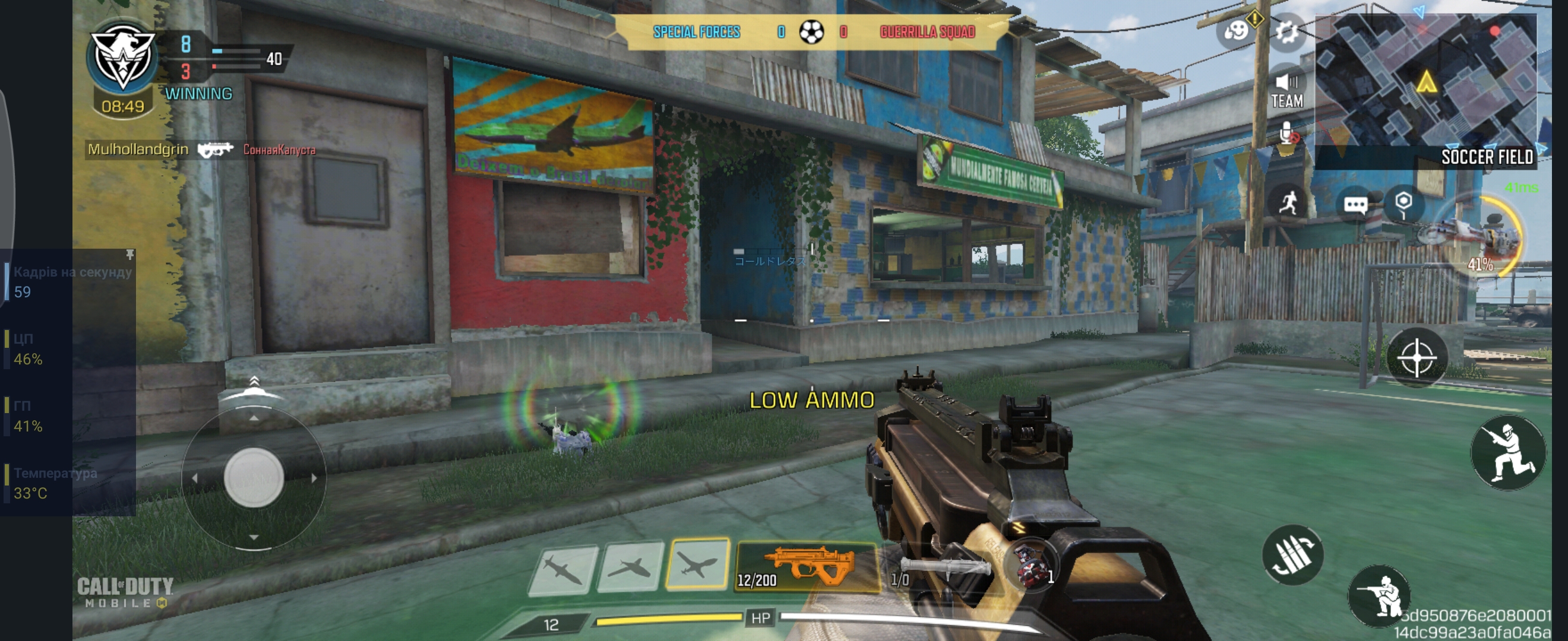The image size is (1568, 641).
Task: Open the emote thumbs-up smiley button
Action: click(1237, 30)
